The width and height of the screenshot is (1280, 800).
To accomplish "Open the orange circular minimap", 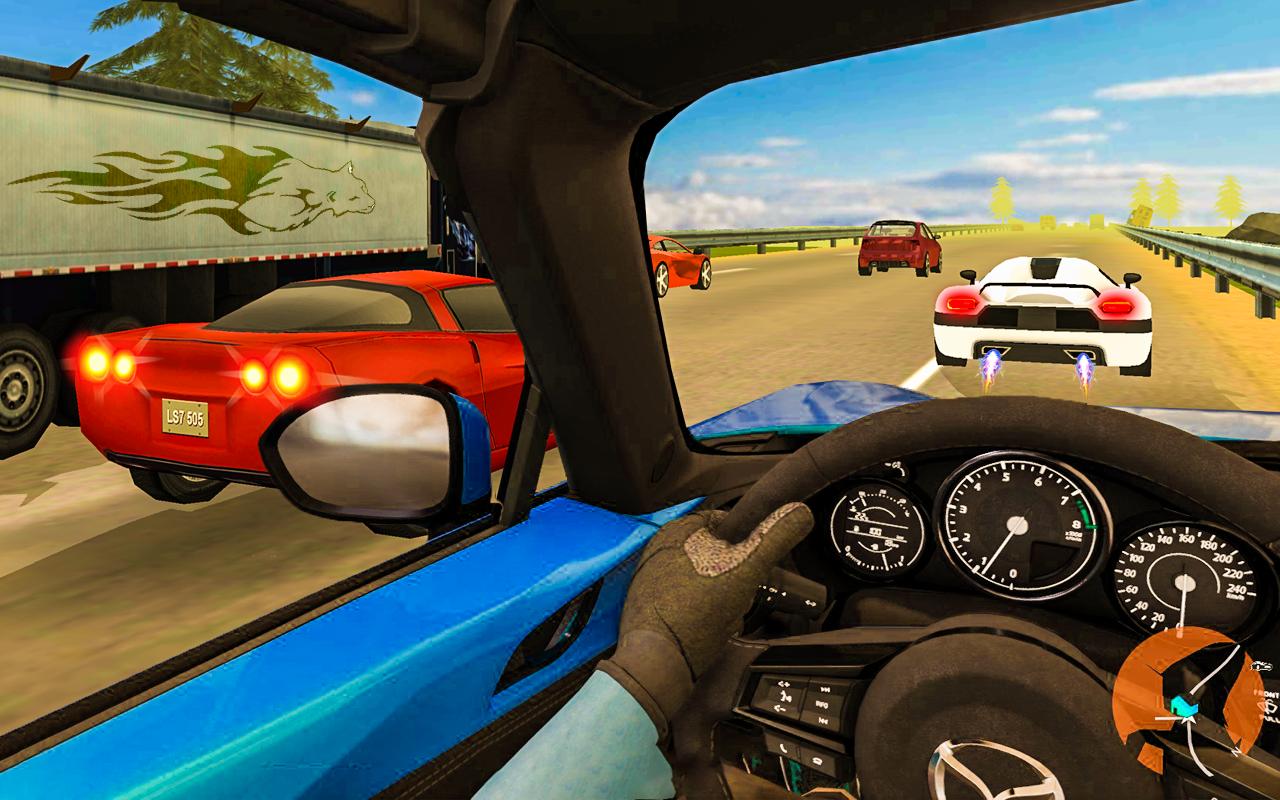I will click(x=1188, y=700).
